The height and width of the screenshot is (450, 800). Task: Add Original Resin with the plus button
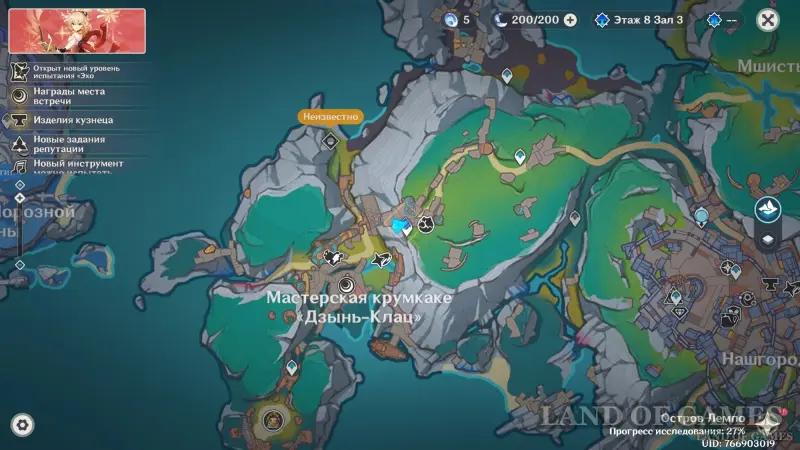pos(570,19)
